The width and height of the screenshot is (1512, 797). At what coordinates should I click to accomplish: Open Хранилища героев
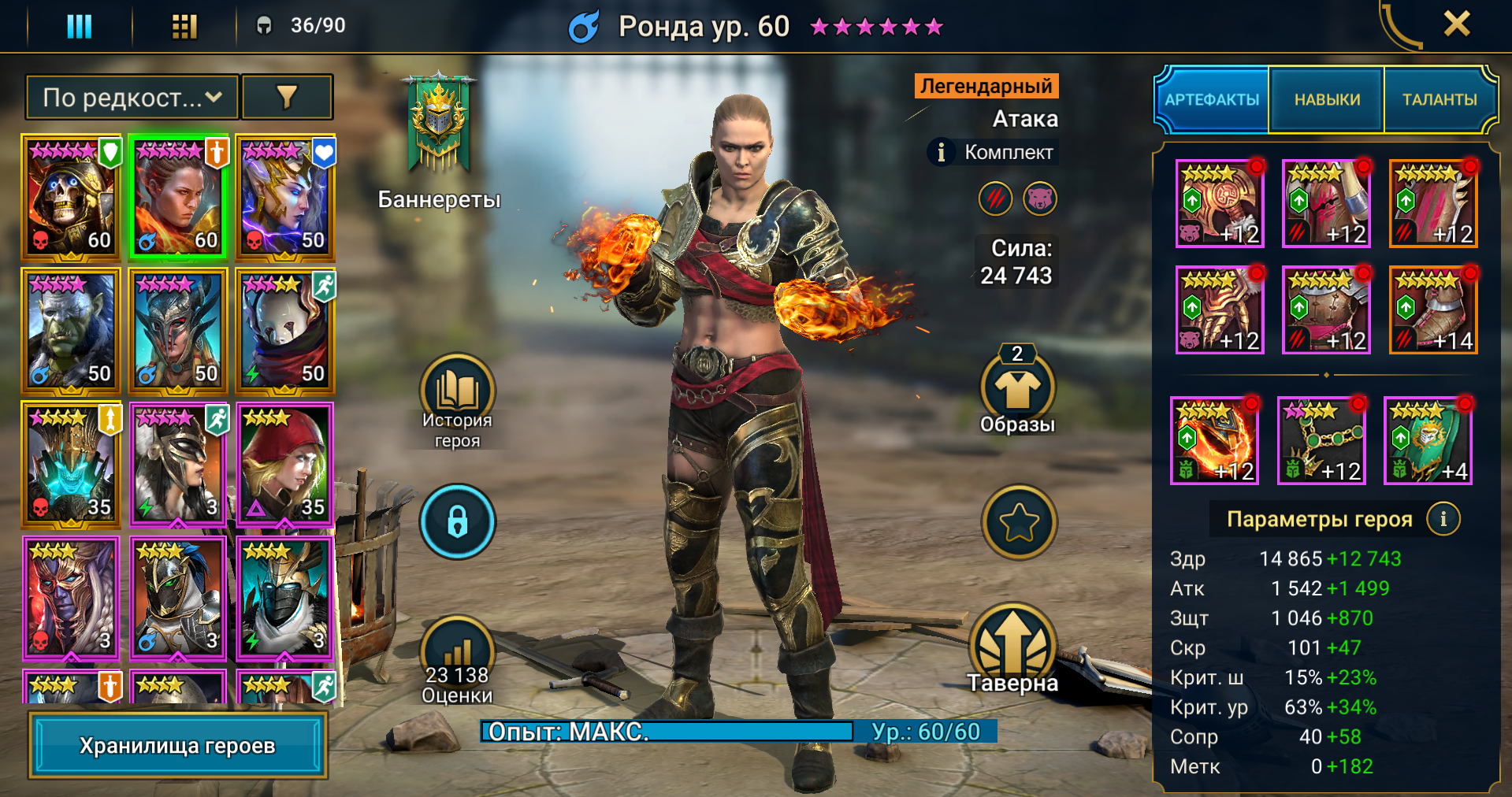177,745
